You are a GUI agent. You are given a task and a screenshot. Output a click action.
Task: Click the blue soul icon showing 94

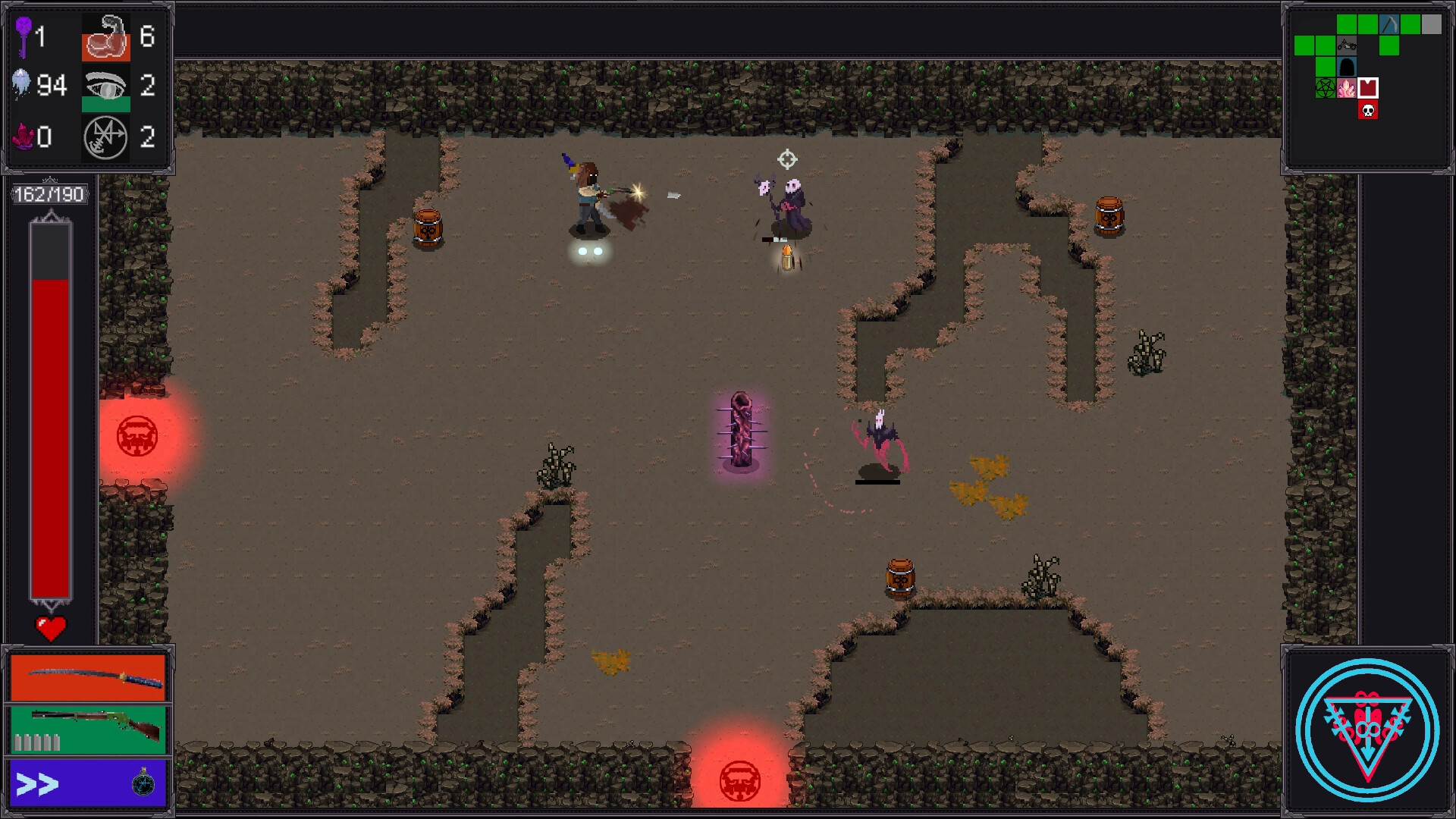point(21,84)
